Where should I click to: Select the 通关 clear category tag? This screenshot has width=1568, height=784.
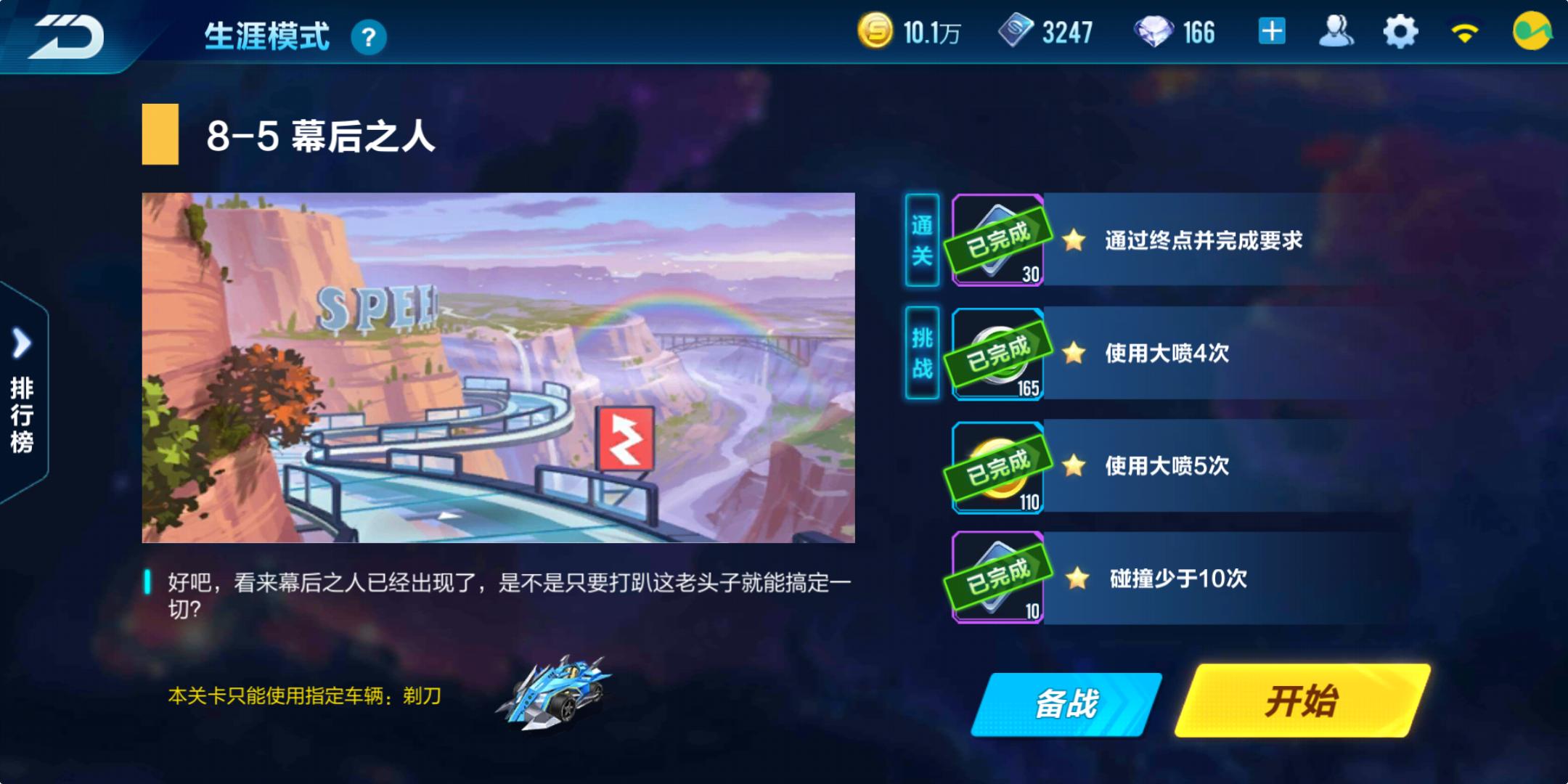tap(922, 240)
